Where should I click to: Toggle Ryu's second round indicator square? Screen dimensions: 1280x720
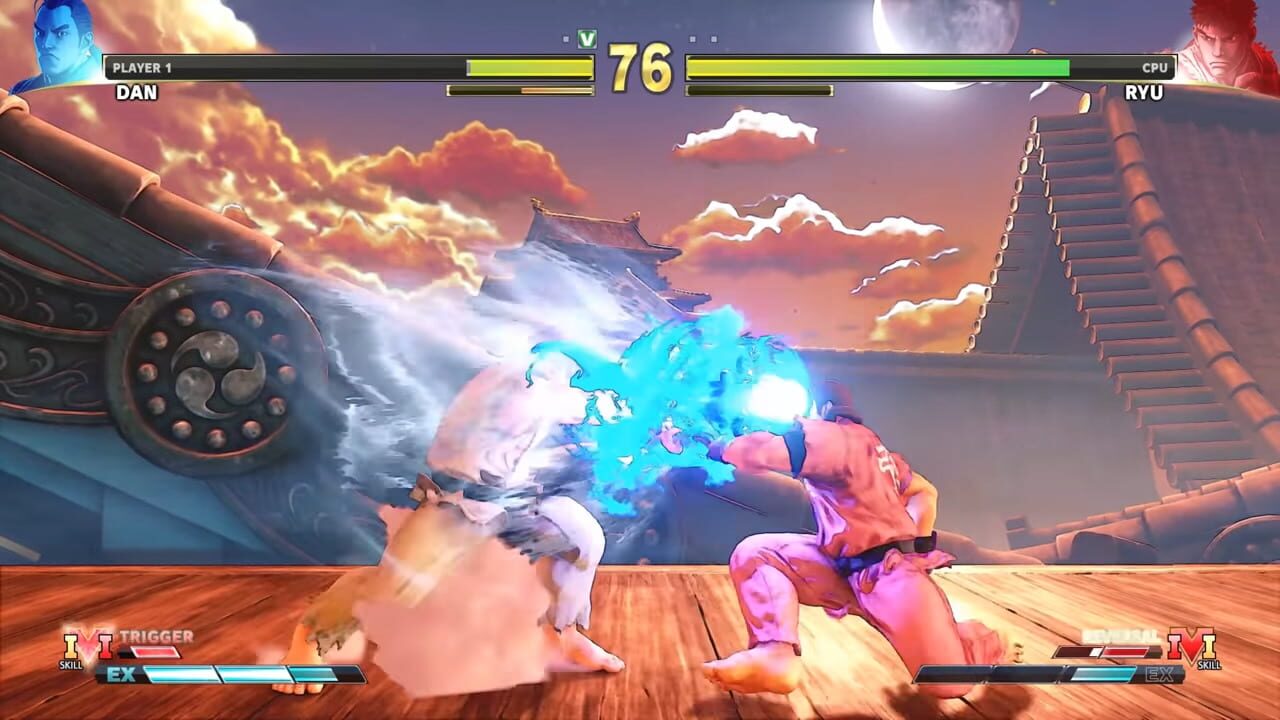(713, 38)
